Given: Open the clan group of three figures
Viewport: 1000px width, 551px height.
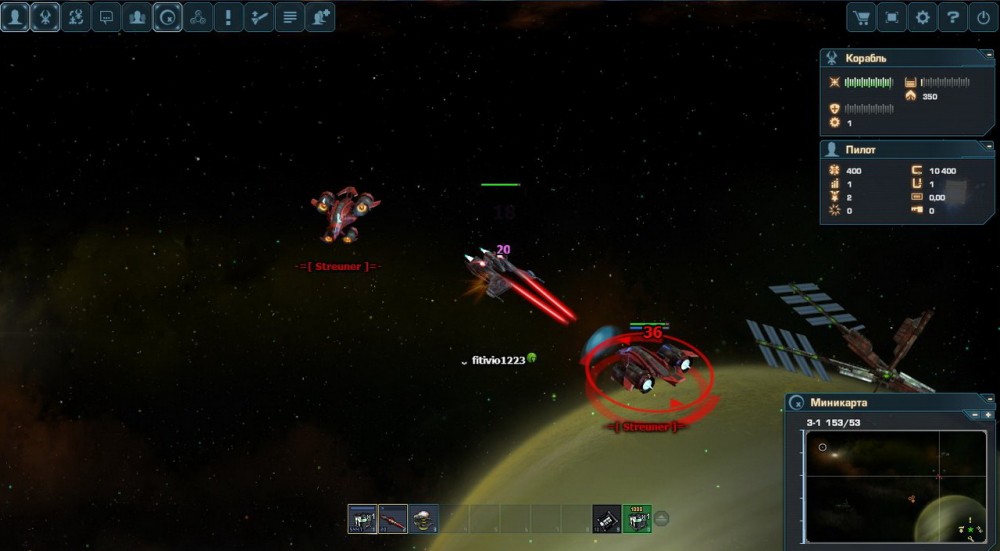Looking at the screenshot, I should click(x=137, y=17).
